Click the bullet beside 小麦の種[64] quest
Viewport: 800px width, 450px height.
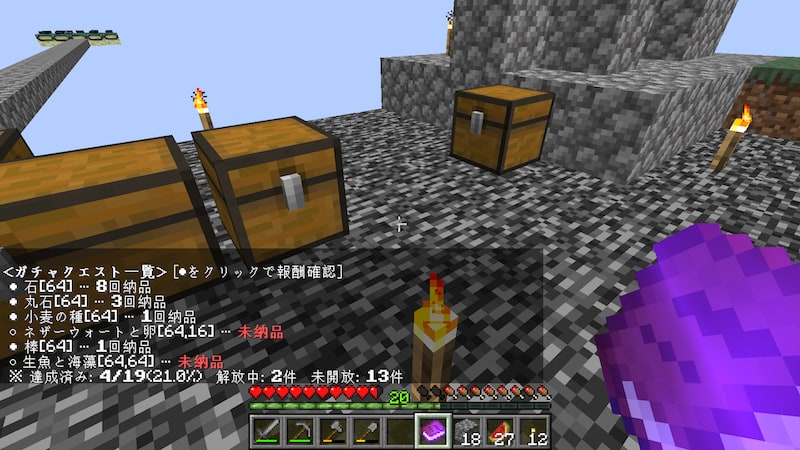[x=13, y=317]
